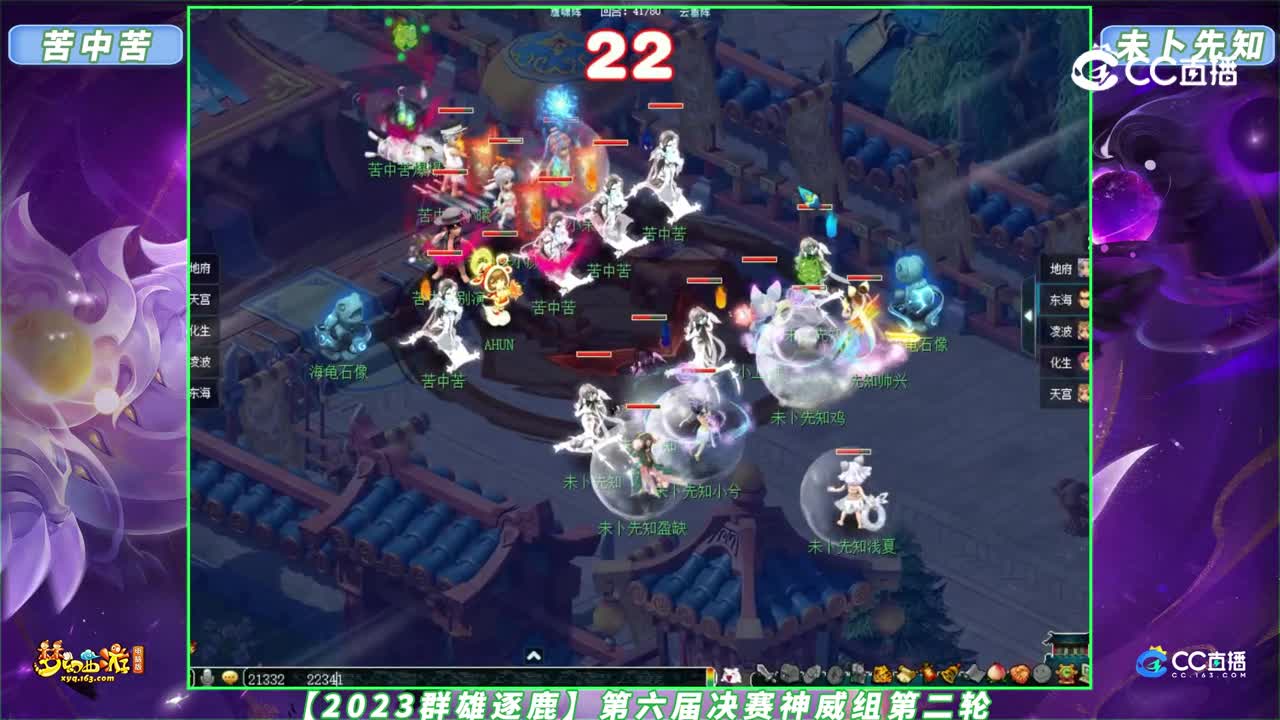Click the 天宫 entry in the left sidebar

(x=200, y=299)
